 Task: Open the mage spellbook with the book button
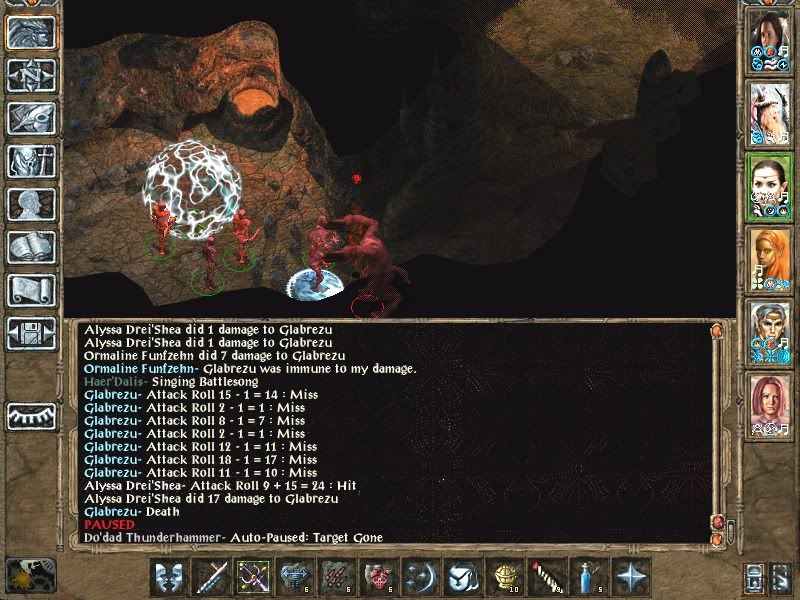tap(31, 247)
